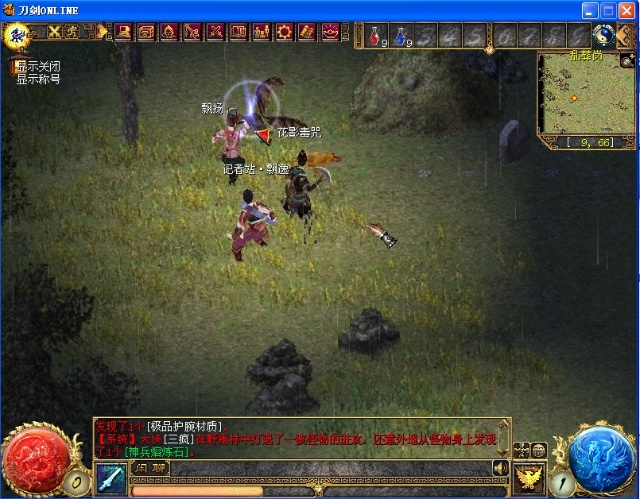This screenshot has width=640, height=499.
Task: Select the 闲聊 chat channel button
Action: click(x=150, y=468)
